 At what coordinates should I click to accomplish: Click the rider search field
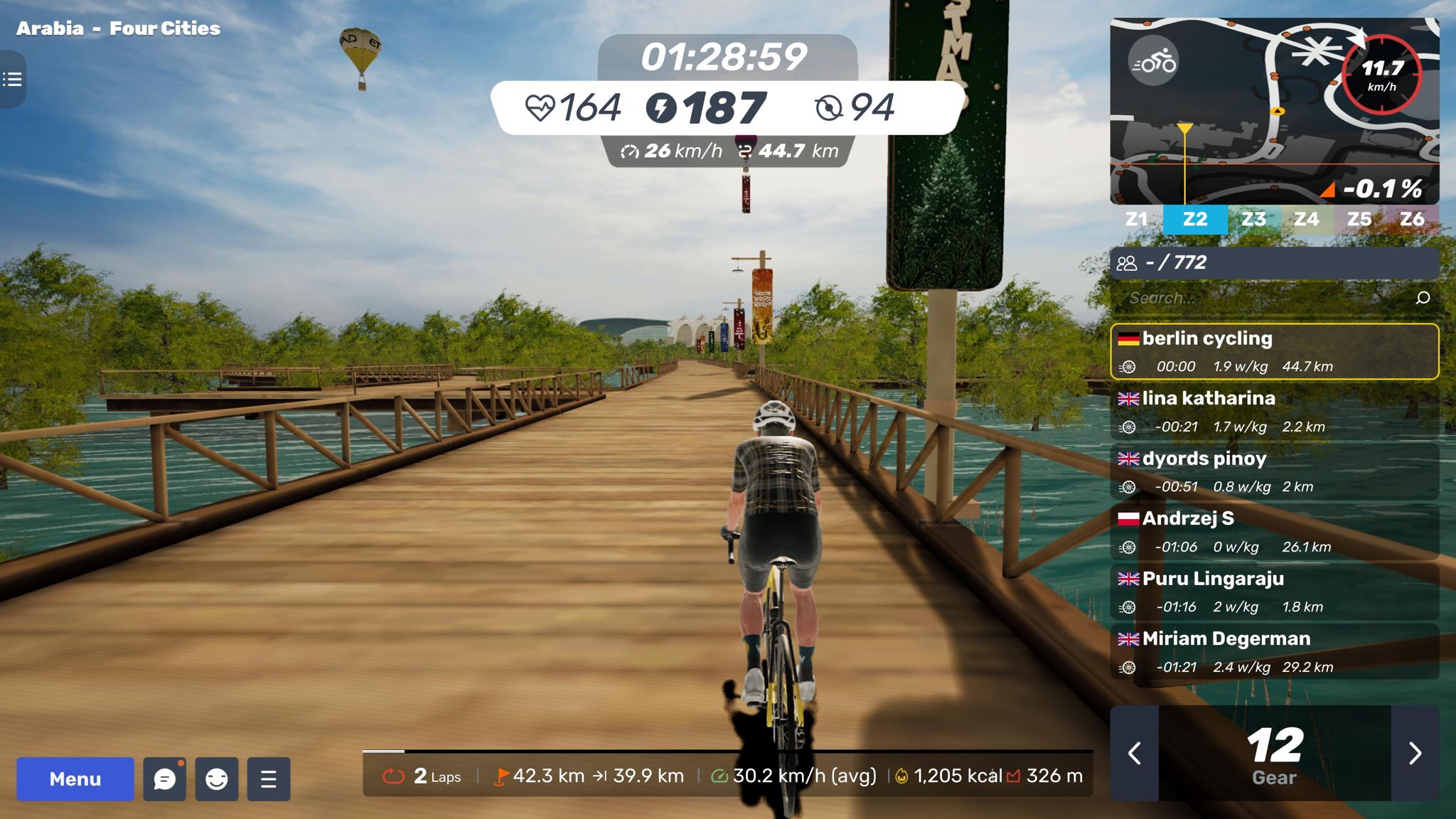pos(1265,298)
